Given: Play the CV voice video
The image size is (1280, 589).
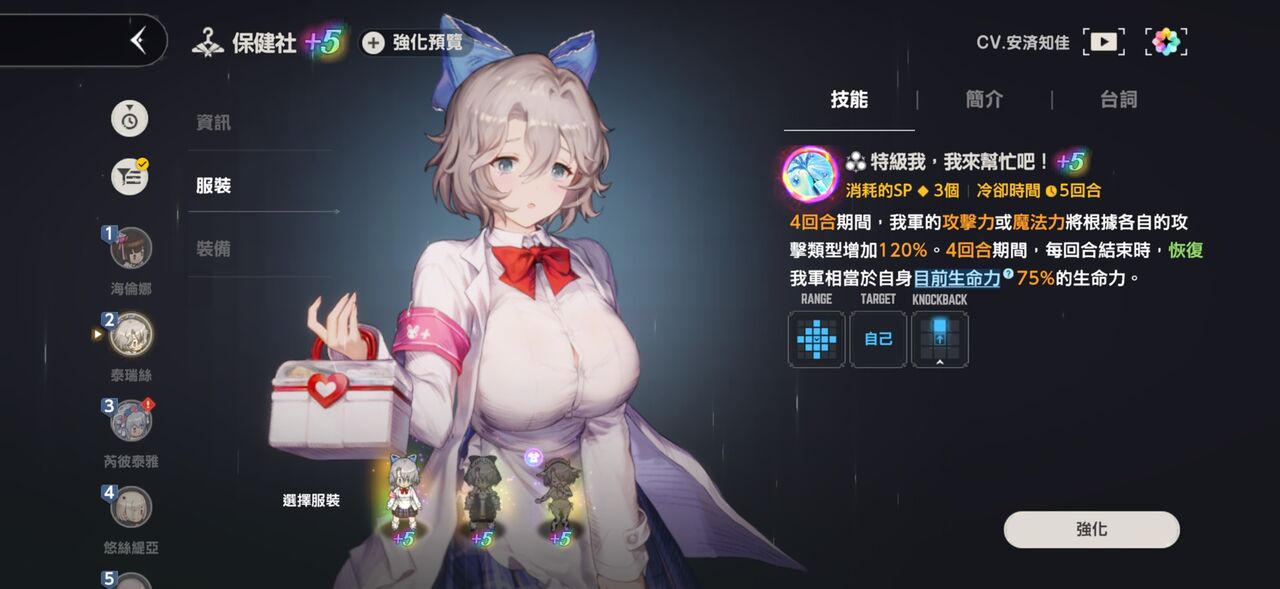Looking at the screenshot, I should [x=1103, y=42].
